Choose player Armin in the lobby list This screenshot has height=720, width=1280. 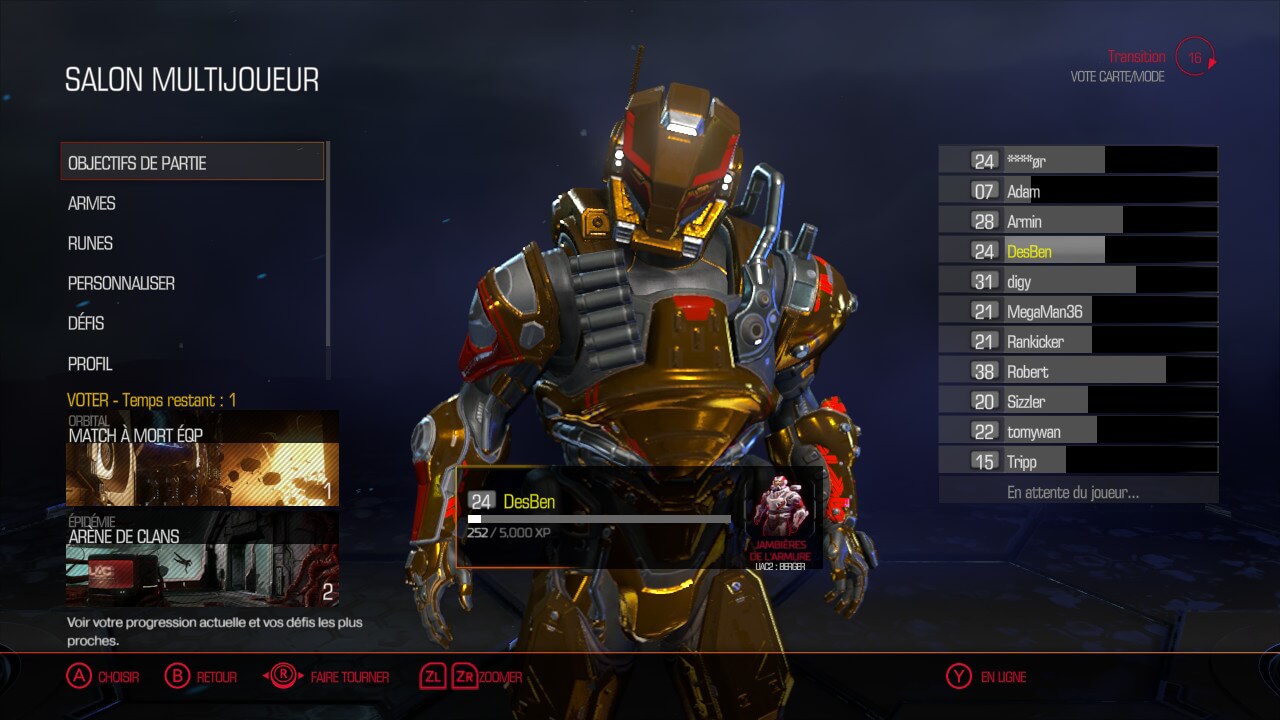point(1077,221)
